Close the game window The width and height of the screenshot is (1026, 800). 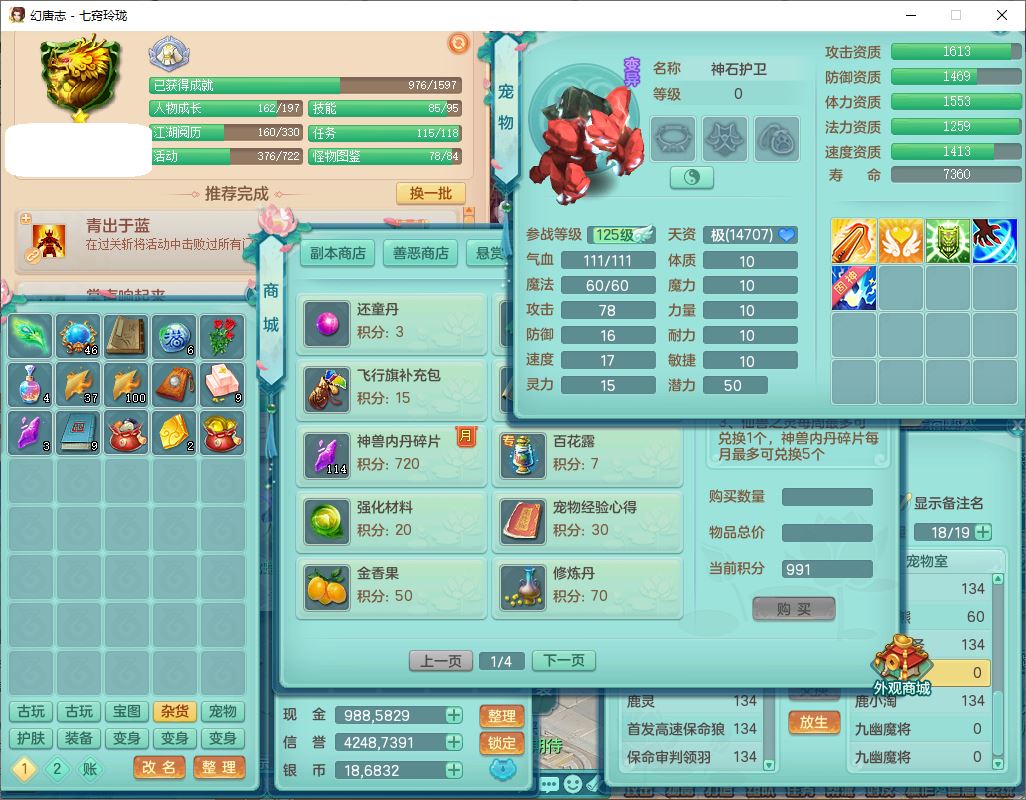coord(1001,15)
